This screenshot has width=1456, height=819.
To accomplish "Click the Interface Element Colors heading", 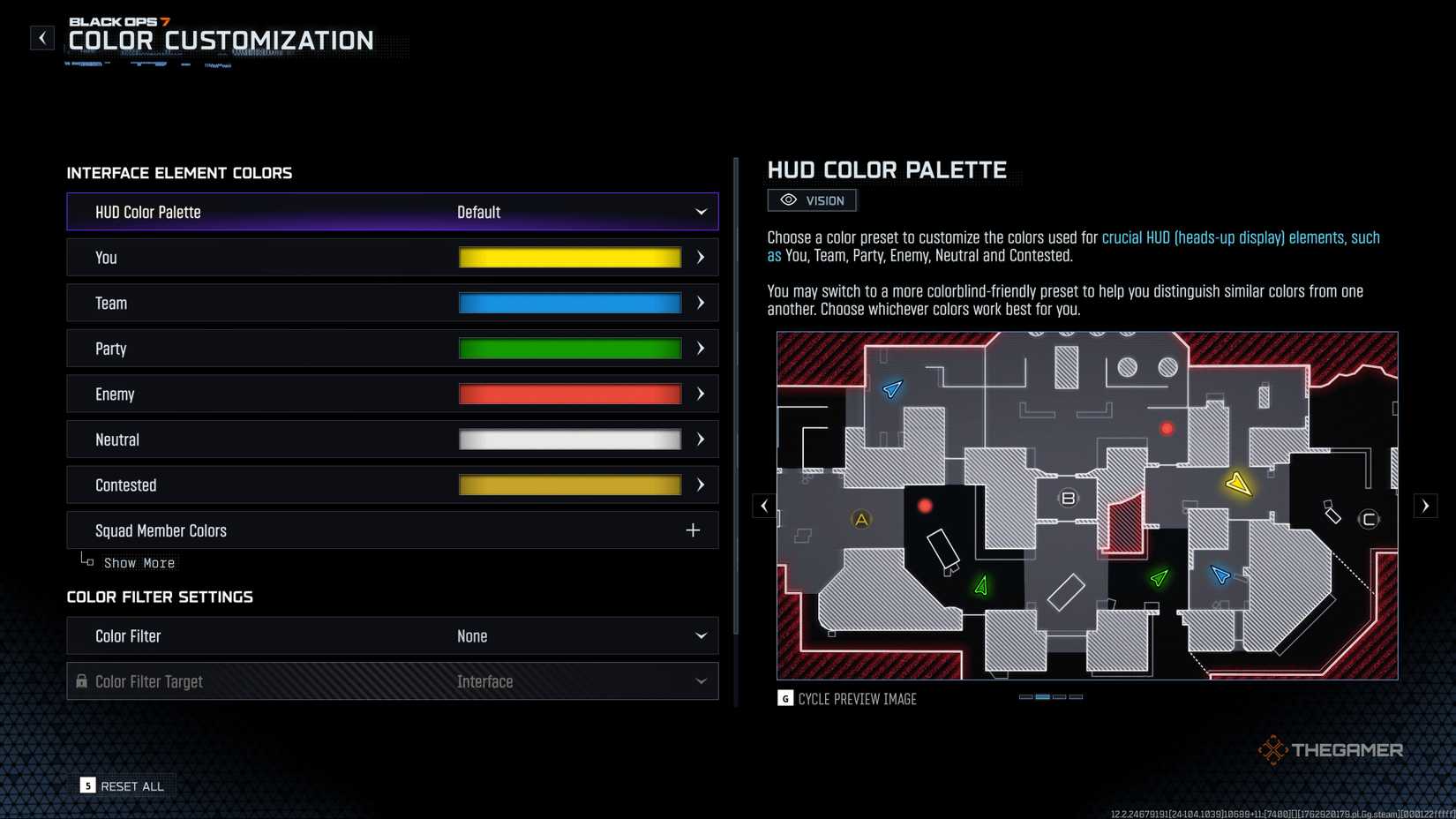I will point(179,173).
